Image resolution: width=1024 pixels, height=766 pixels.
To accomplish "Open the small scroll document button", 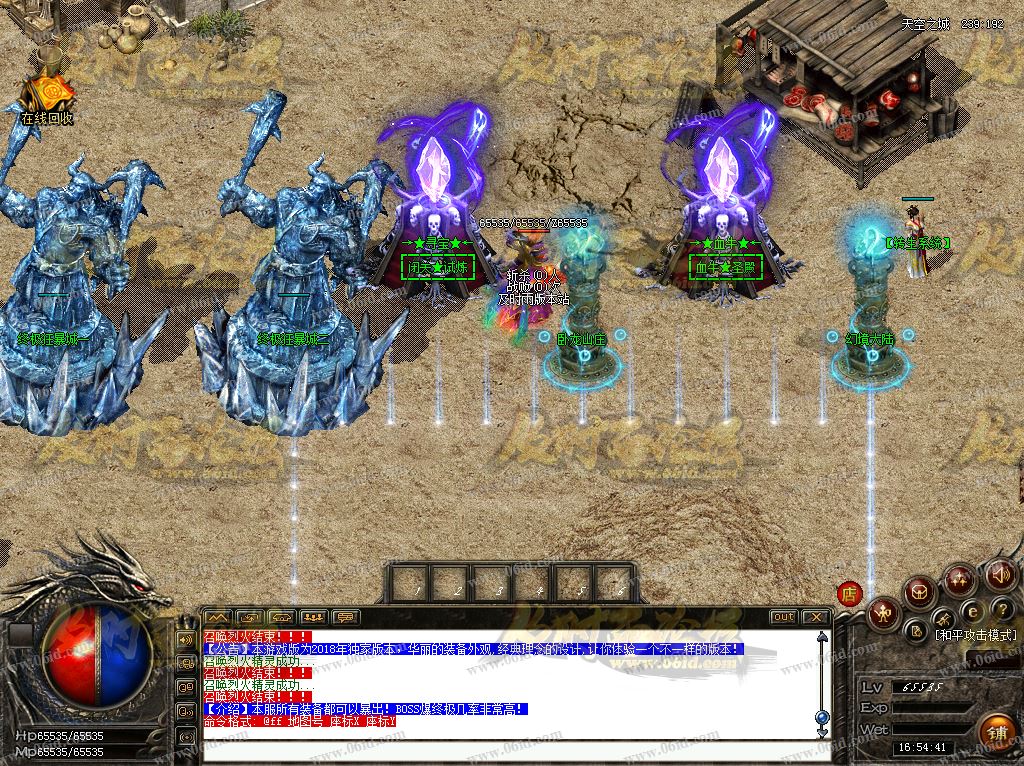I will (916, 630).
